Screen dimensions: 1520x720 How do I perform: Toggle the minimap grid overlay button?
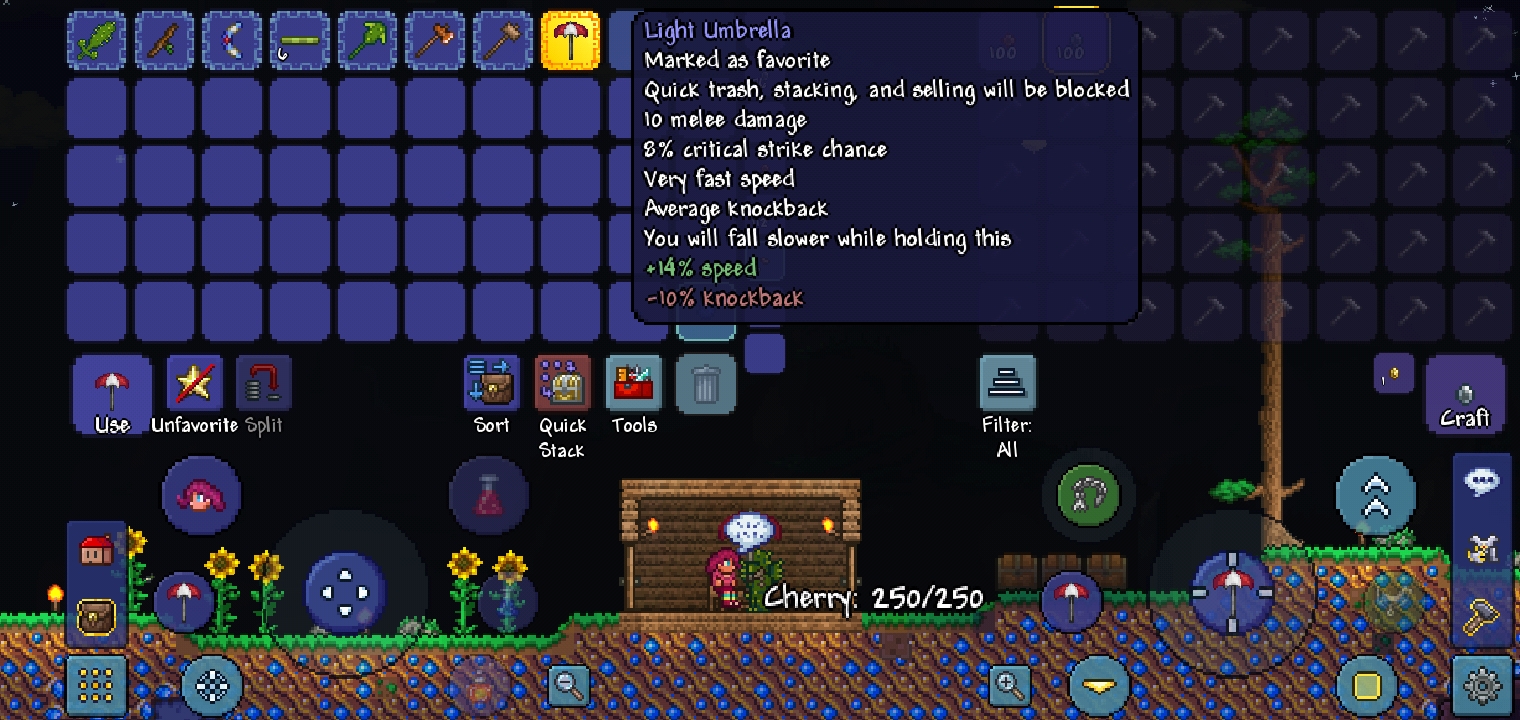tap(96, 686)
